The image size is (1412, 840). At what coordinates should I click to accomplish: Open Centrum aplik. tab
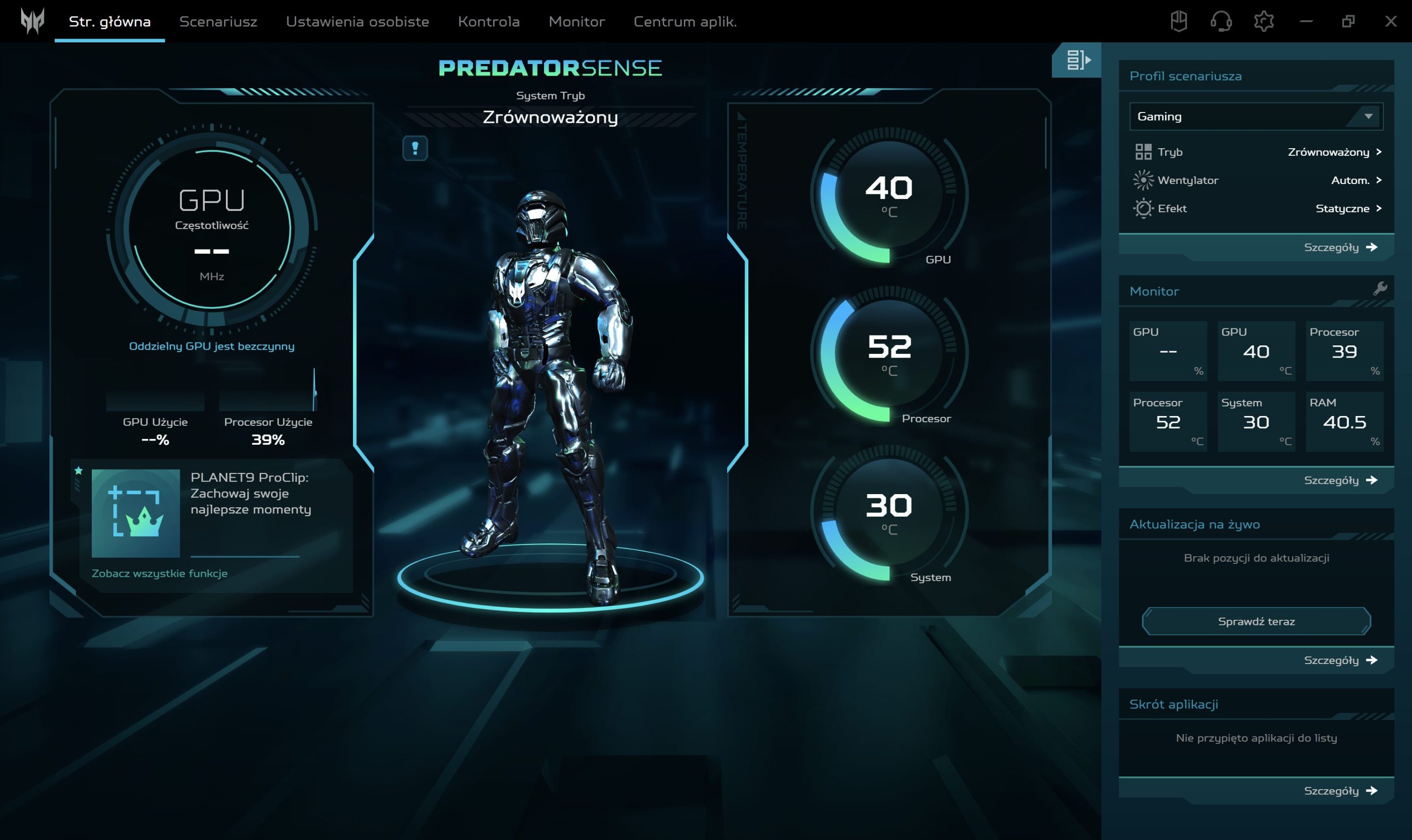[x=684, y=22]
